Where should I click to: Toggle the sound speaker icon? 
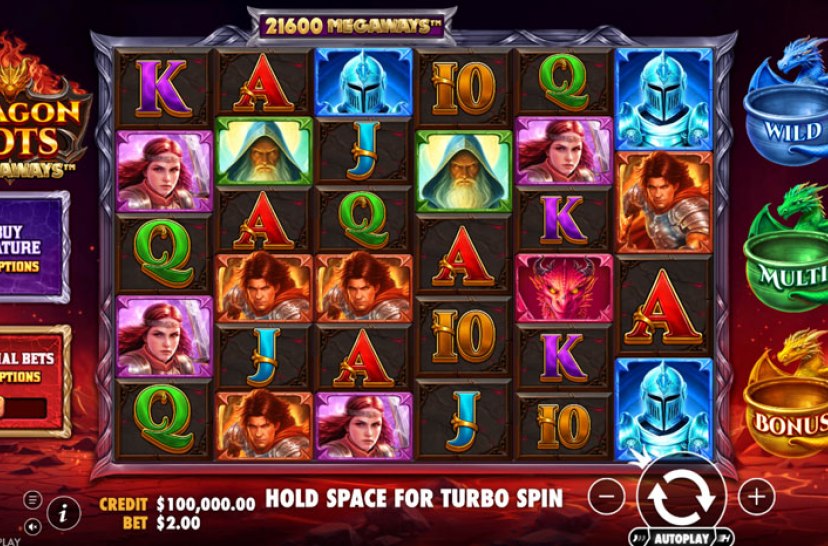point(33,525)
